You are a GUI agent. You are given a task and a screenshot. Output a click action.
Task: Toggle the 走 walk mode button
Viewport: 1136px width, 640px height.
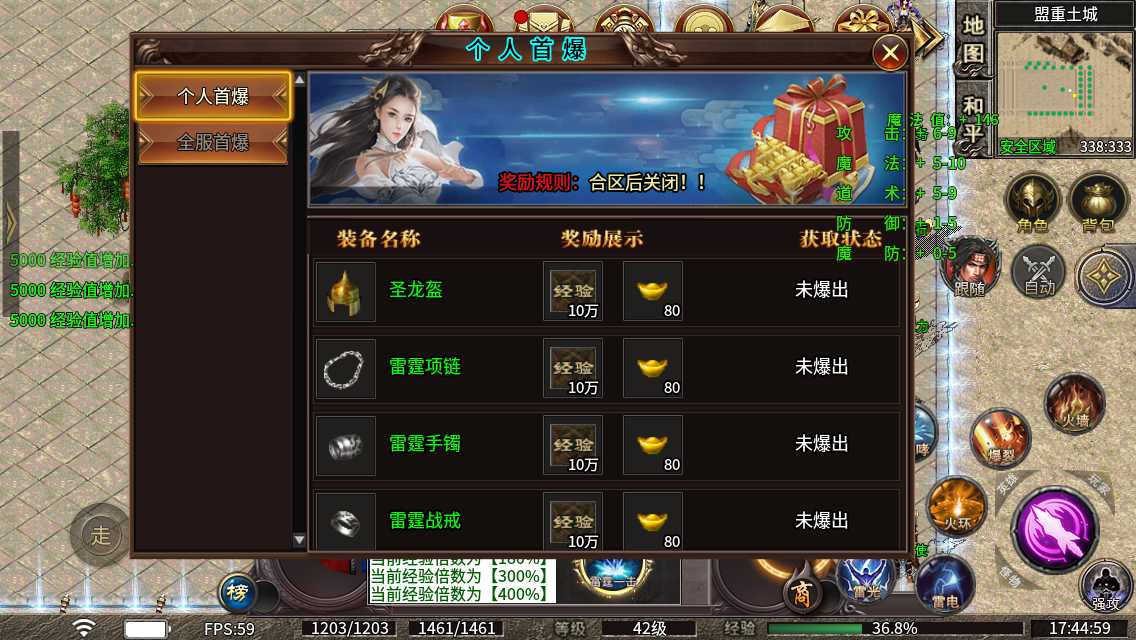pos(100,534)
